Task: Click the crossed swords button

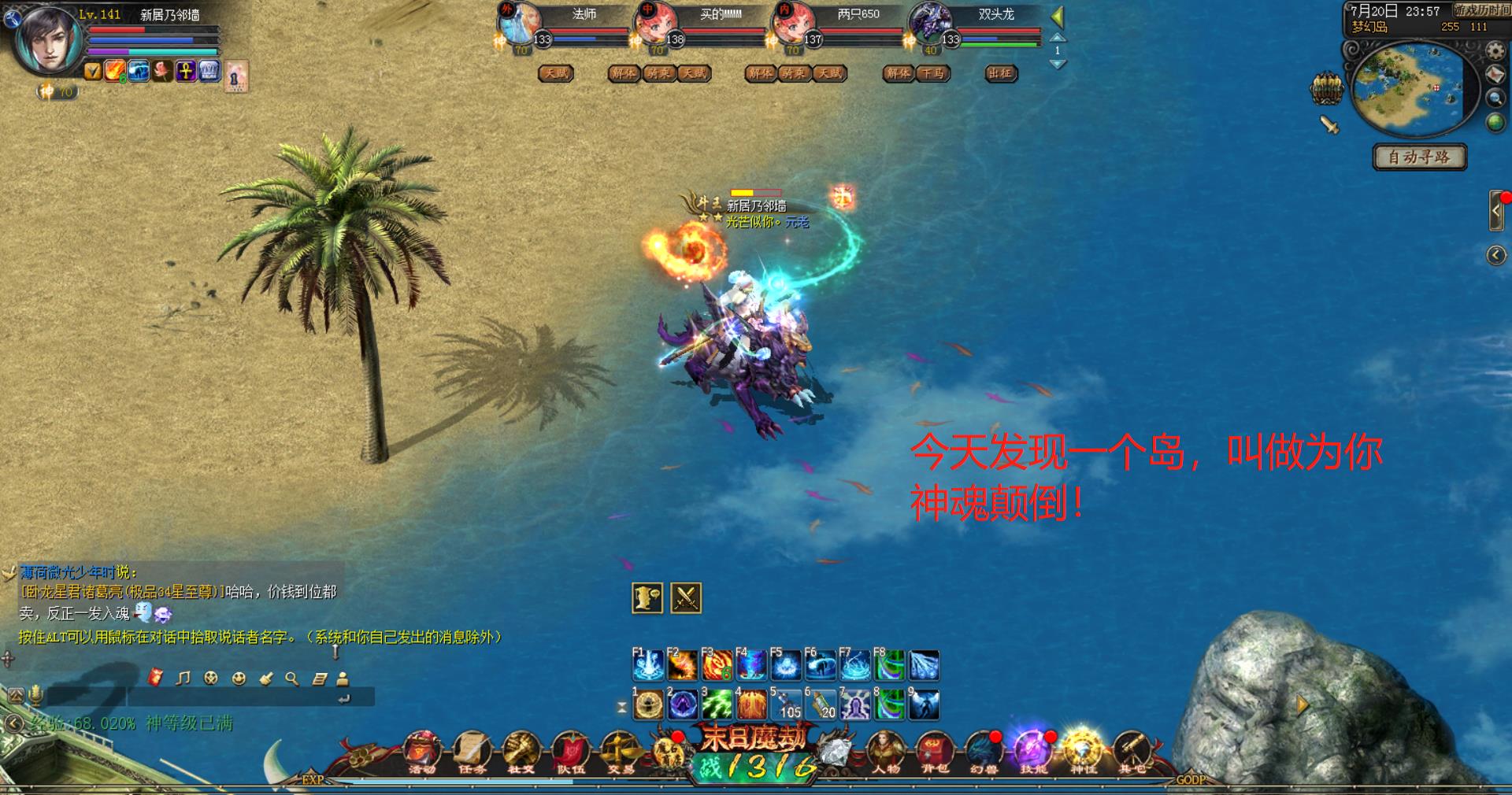Action: pos(685,598)
